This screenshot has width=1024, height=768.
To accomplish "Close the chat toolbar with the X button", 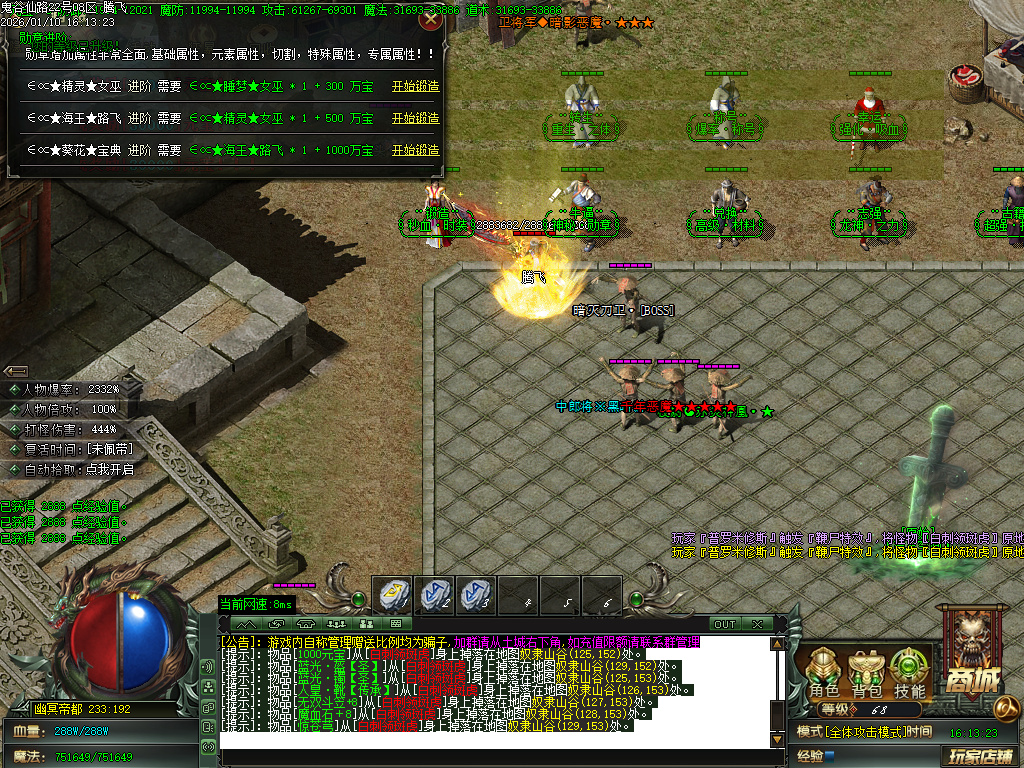I will pos(757,624).
